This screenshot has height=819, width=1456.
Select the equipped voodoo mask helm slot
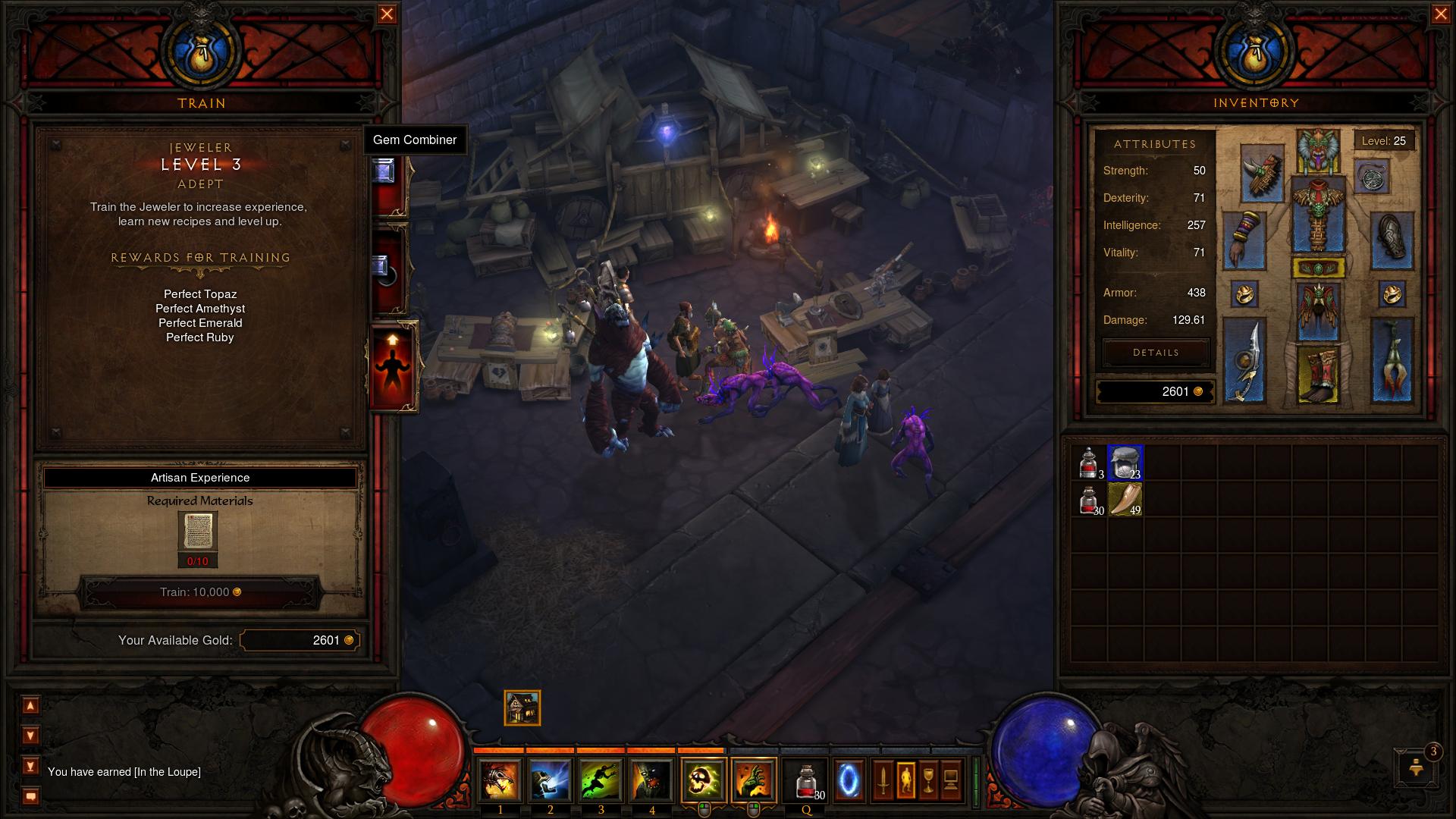point(1318,151)
